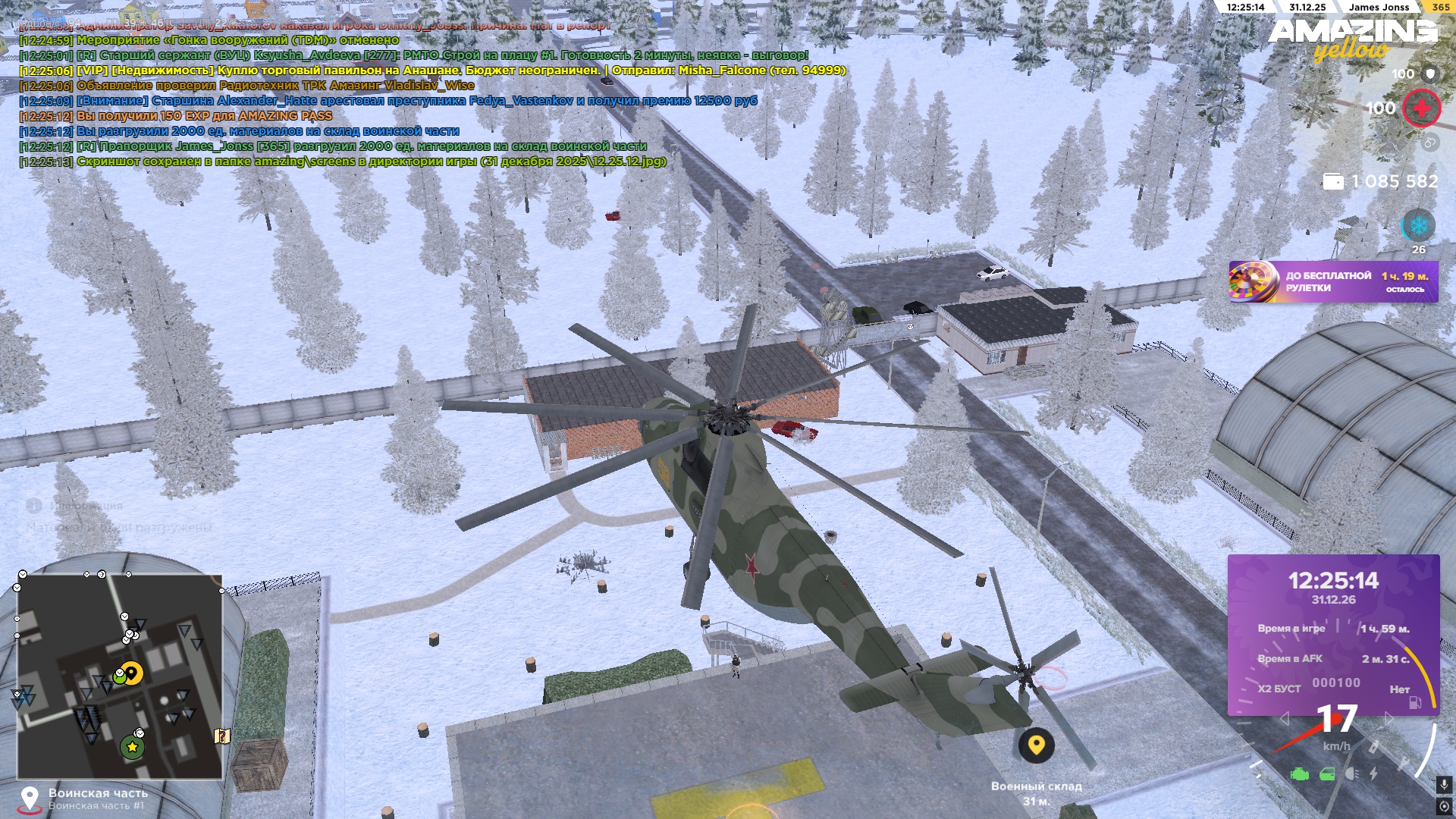Image resolution: width=1456 pixels, height=819 pixels.
Task: Click the target icon below the microphone
Action: click(x=1444, y=806)
